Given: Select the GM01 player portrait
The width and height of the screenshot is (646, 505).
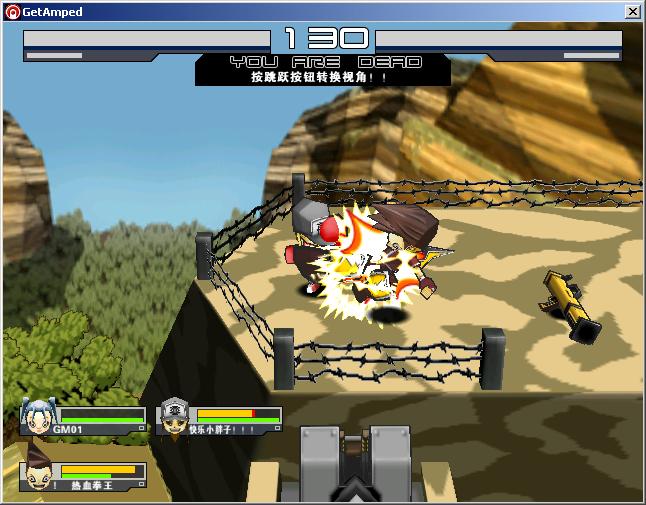Looking at the screenshot, I should click(x=36, y=417).
